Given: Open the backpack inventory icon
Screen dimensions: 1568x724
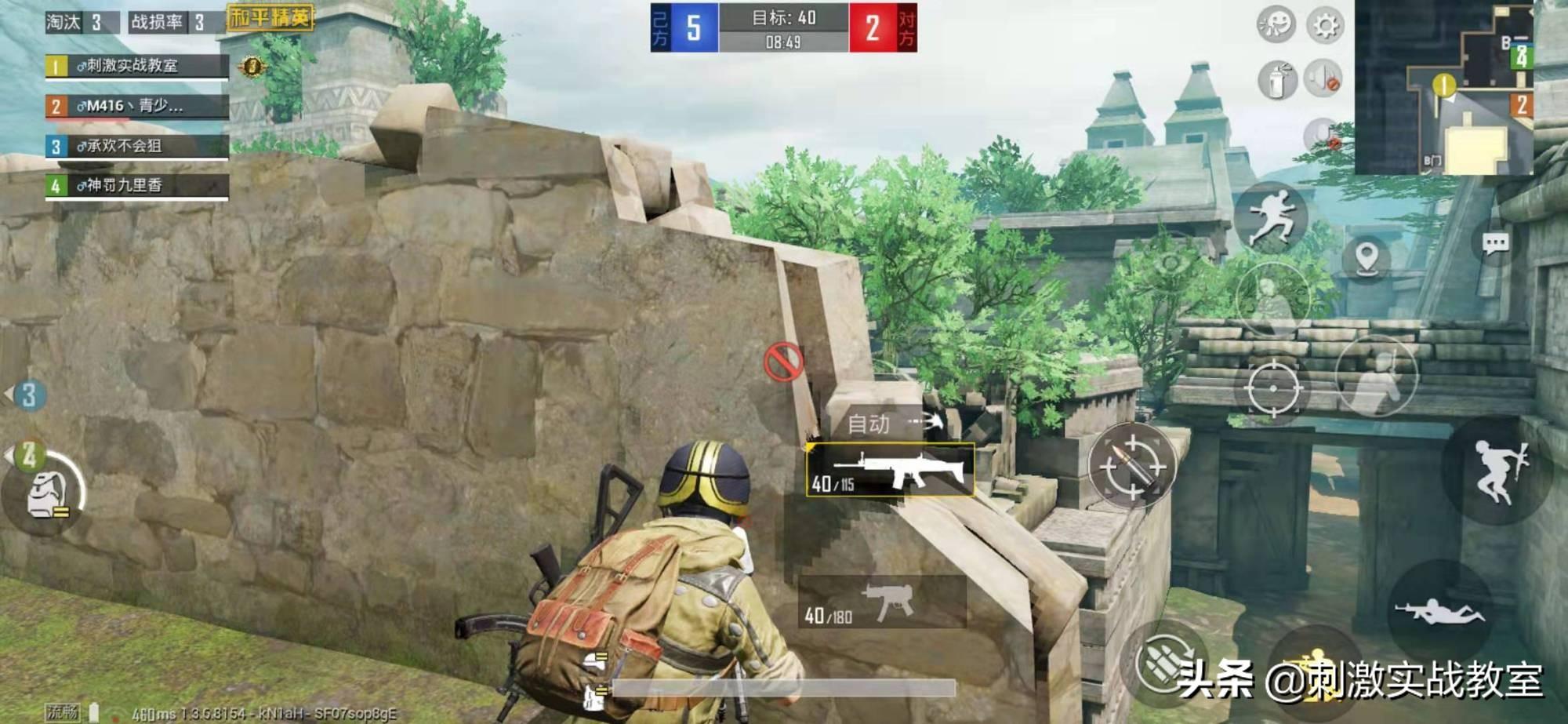Looking at the screenshot, I should [45, 496].
